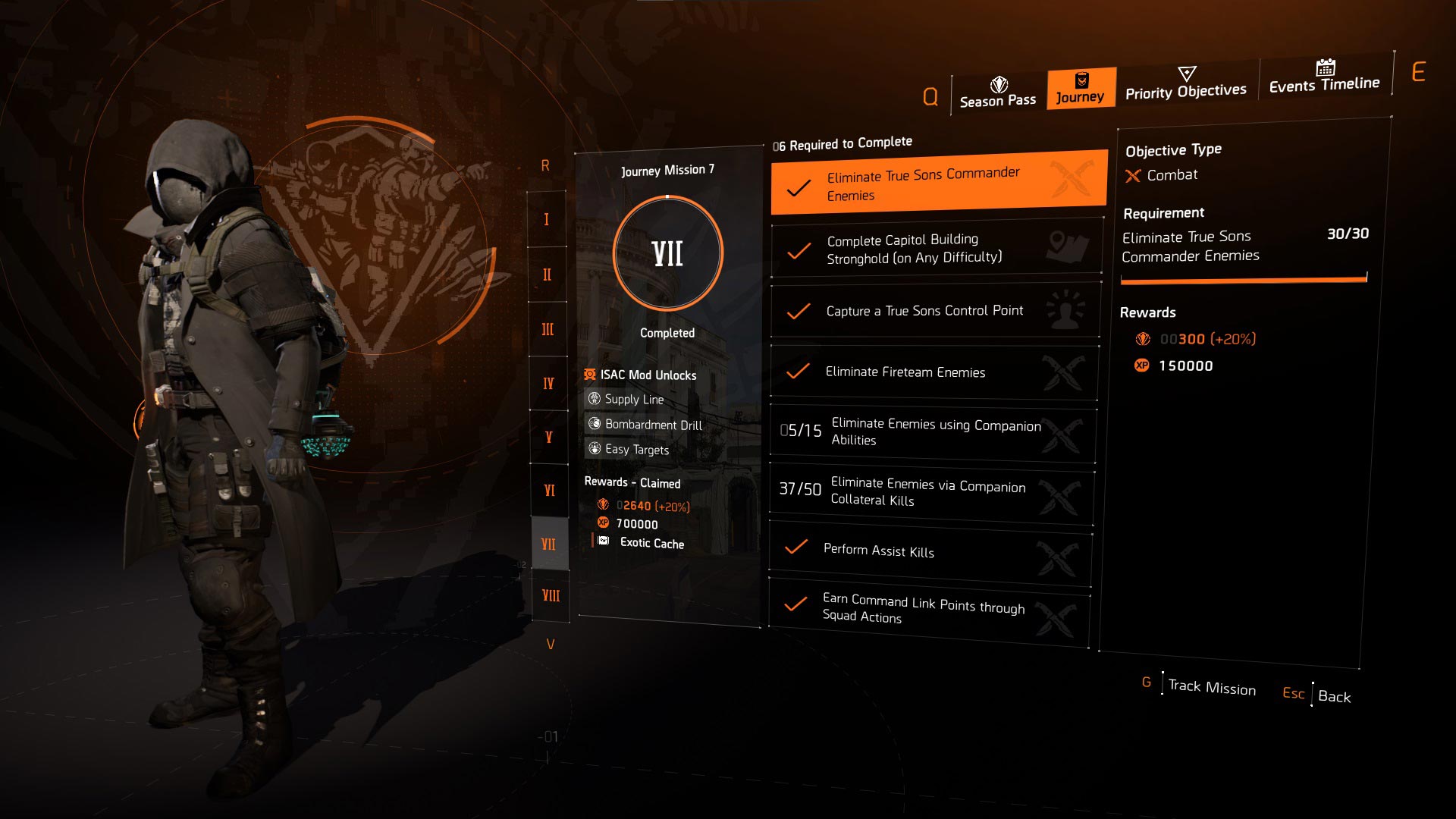Screen dimensions: 1456x819
Task: Click the Bombardment Drill mod icon
Action: [595, 425]
